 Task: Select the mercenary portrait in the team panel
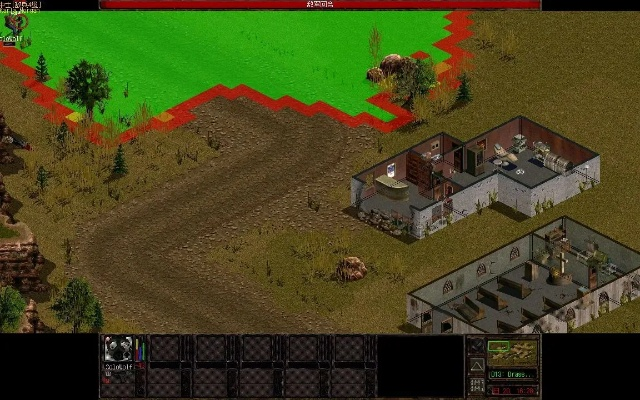point(118,349)
